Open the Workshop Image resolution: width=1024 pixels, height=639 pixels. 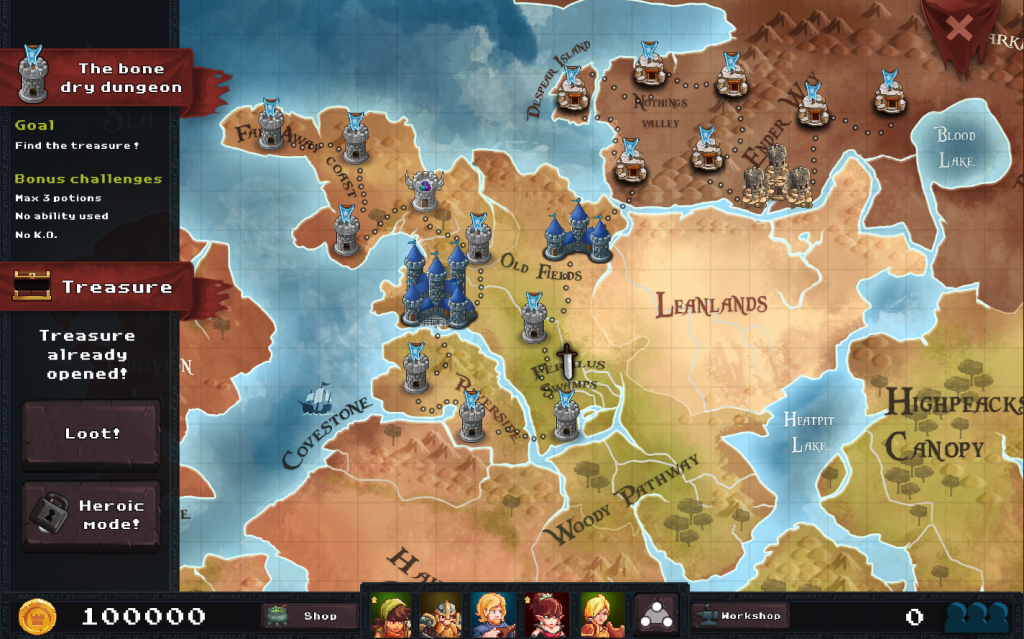pos(740,616)
